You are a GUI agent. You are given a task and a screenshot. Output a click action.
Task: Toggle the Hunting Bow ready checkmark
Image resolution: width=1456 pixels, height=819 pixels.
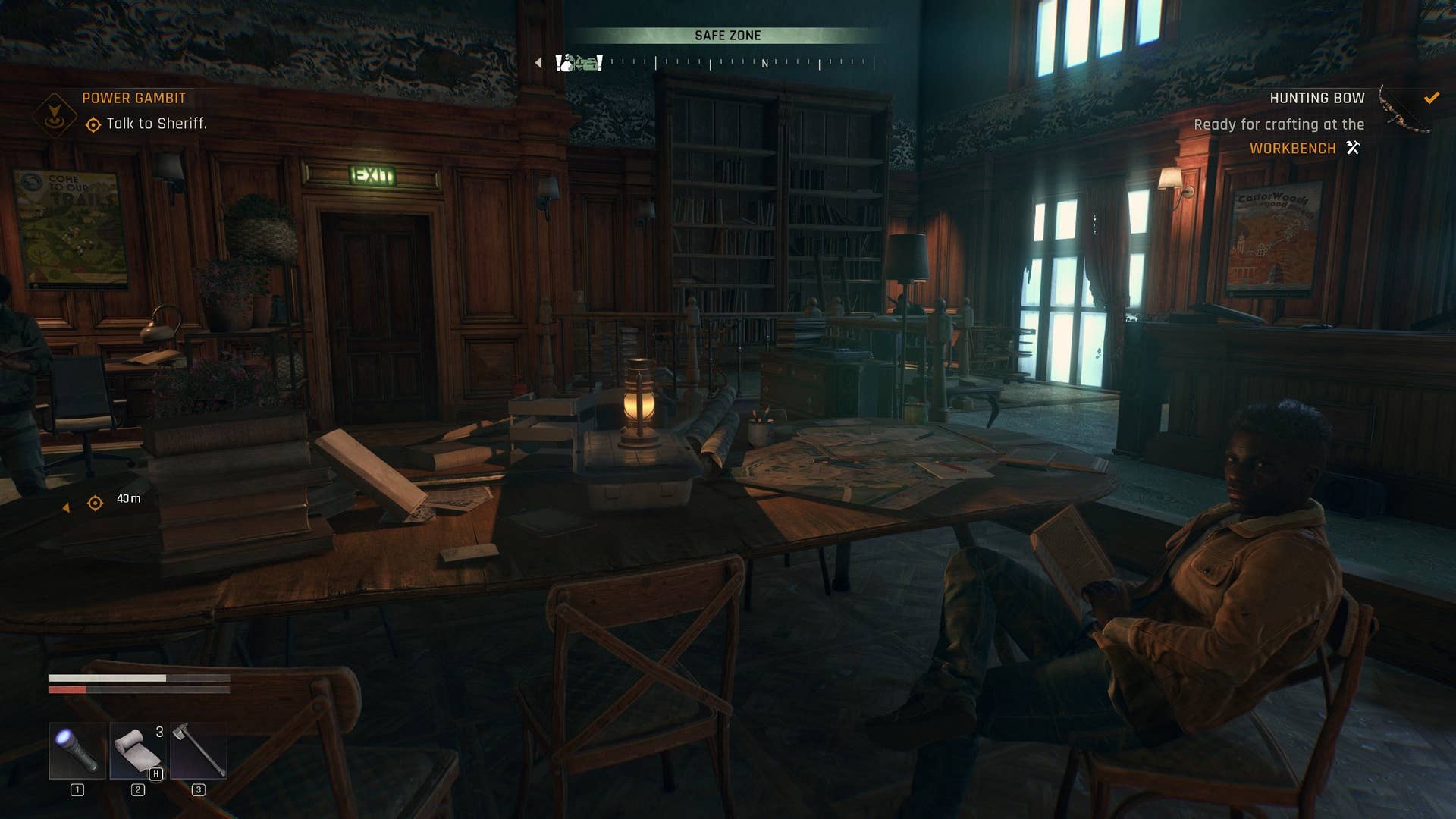pos(1432,98)
